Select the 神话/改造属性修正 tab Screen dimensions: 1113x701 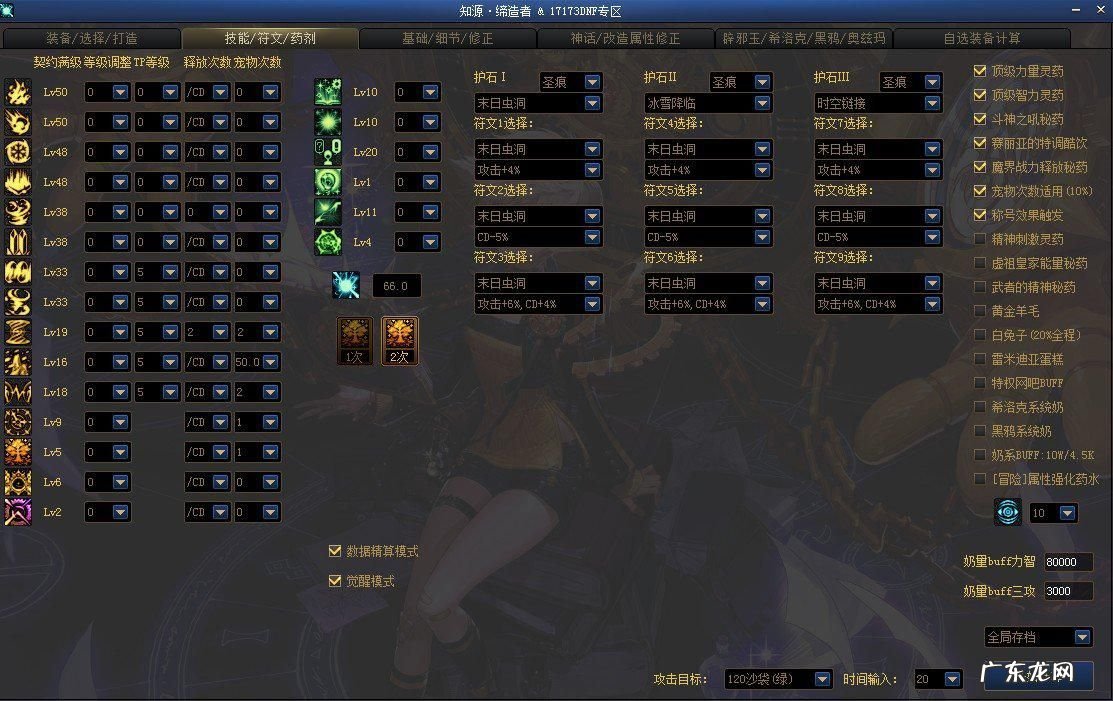click(625, 39)
